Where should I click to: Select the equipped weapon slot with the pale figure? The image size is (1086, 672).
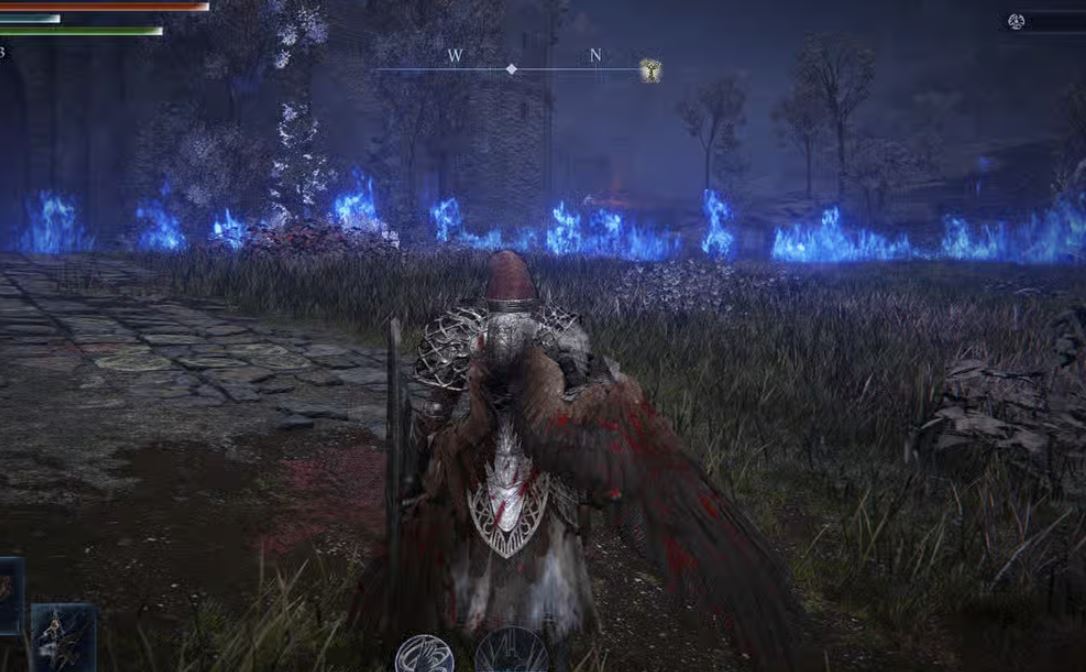point(62,637)
